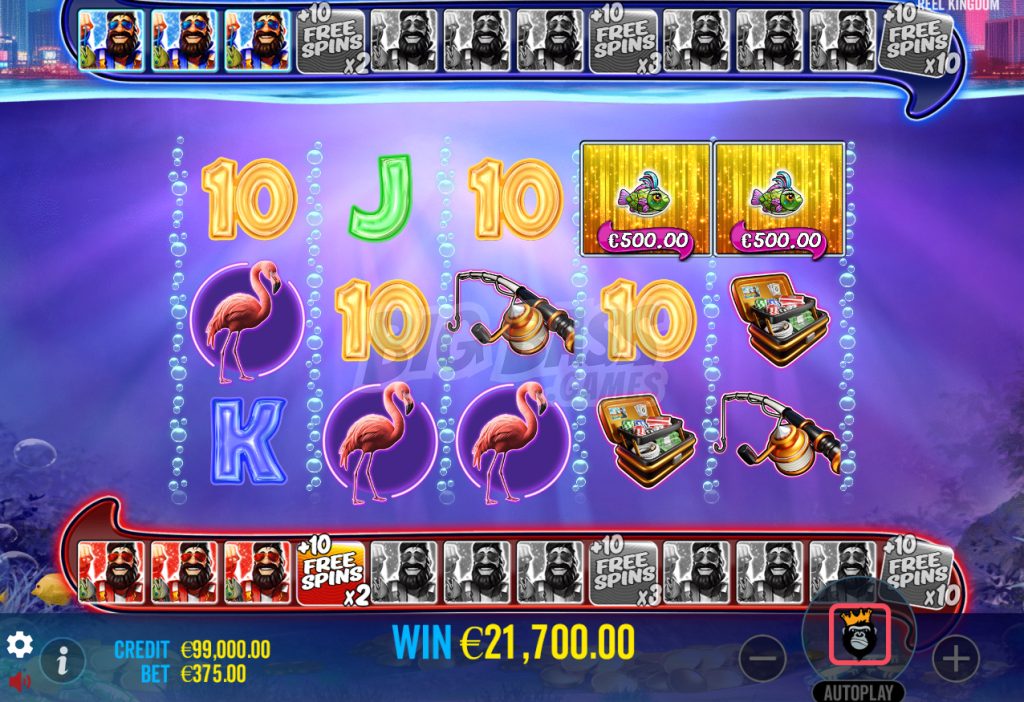Click the crowned monkey spin button
The height and width of the screenshot is (702, 1024).
tap(859, 638)
